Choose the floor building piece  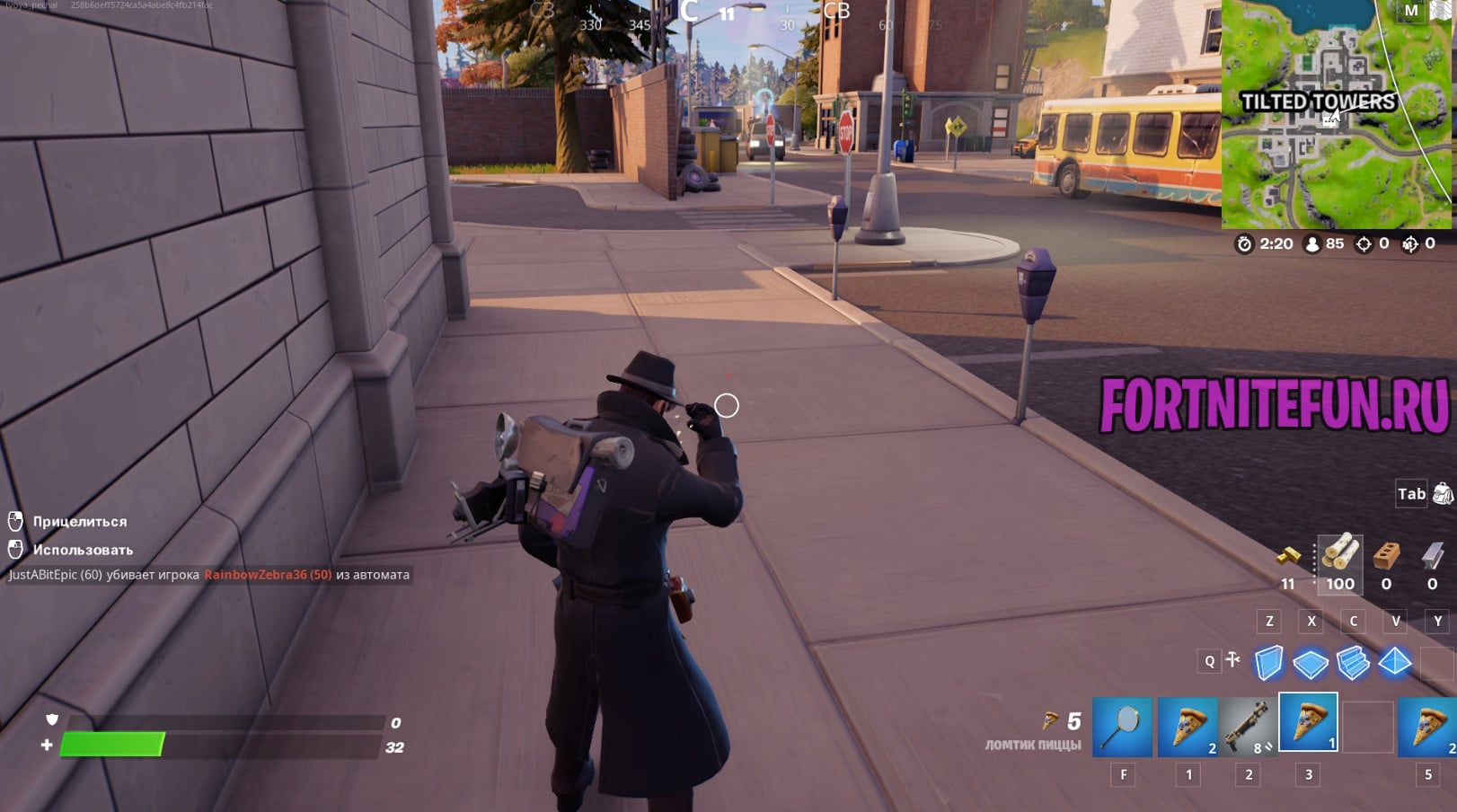[1311, 664]
